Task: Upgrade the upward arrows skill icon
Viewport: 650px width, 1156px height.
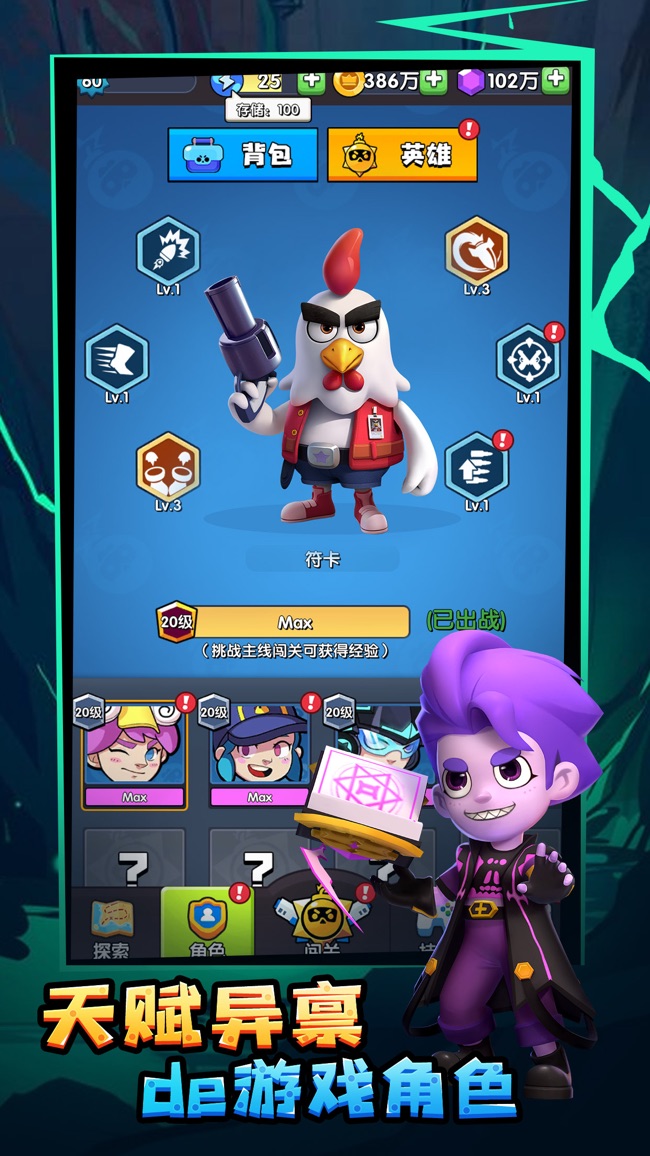Action: coord(476,466)
